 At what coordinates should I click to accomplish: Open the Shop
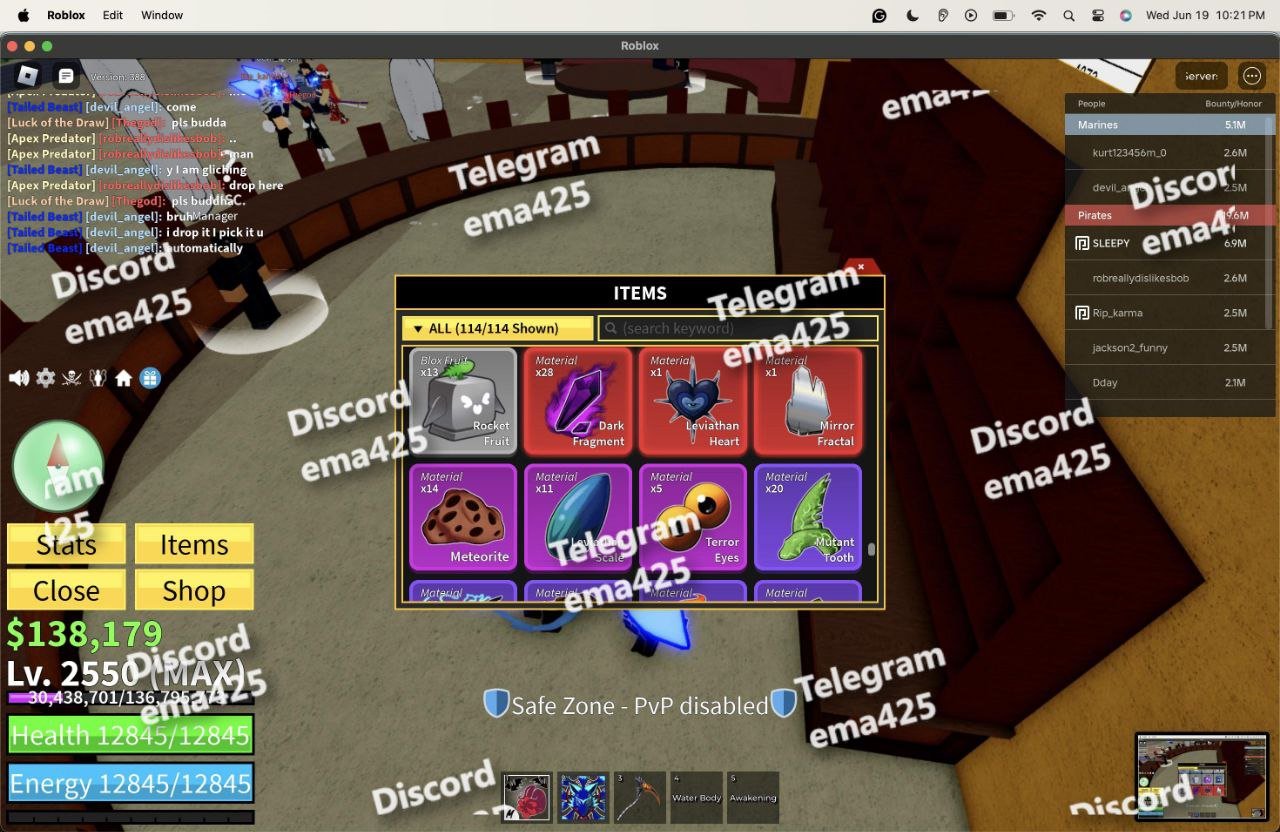pos(194,591)
